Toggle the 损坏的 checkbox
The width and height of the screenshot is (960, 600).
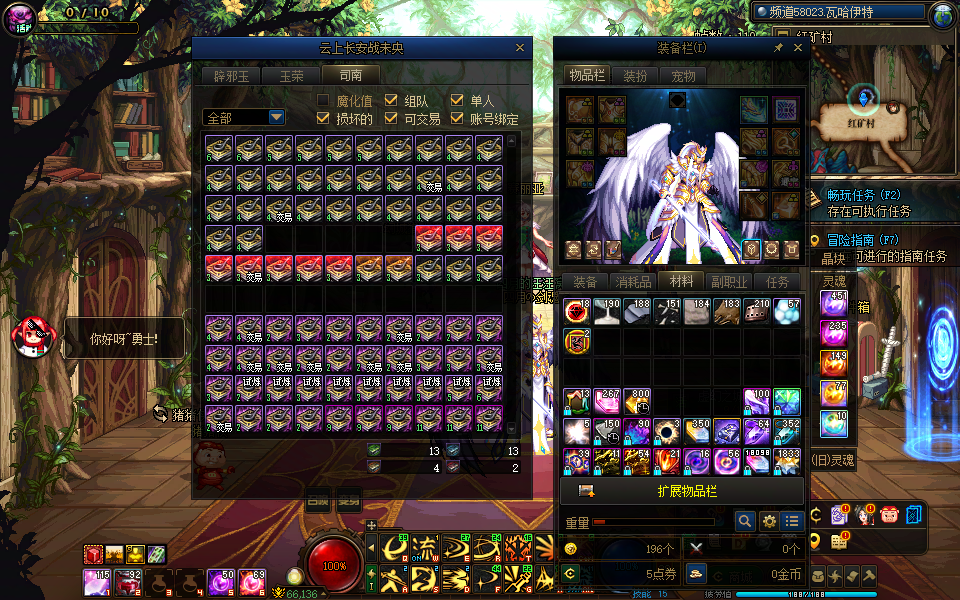(x=323, y=119)
